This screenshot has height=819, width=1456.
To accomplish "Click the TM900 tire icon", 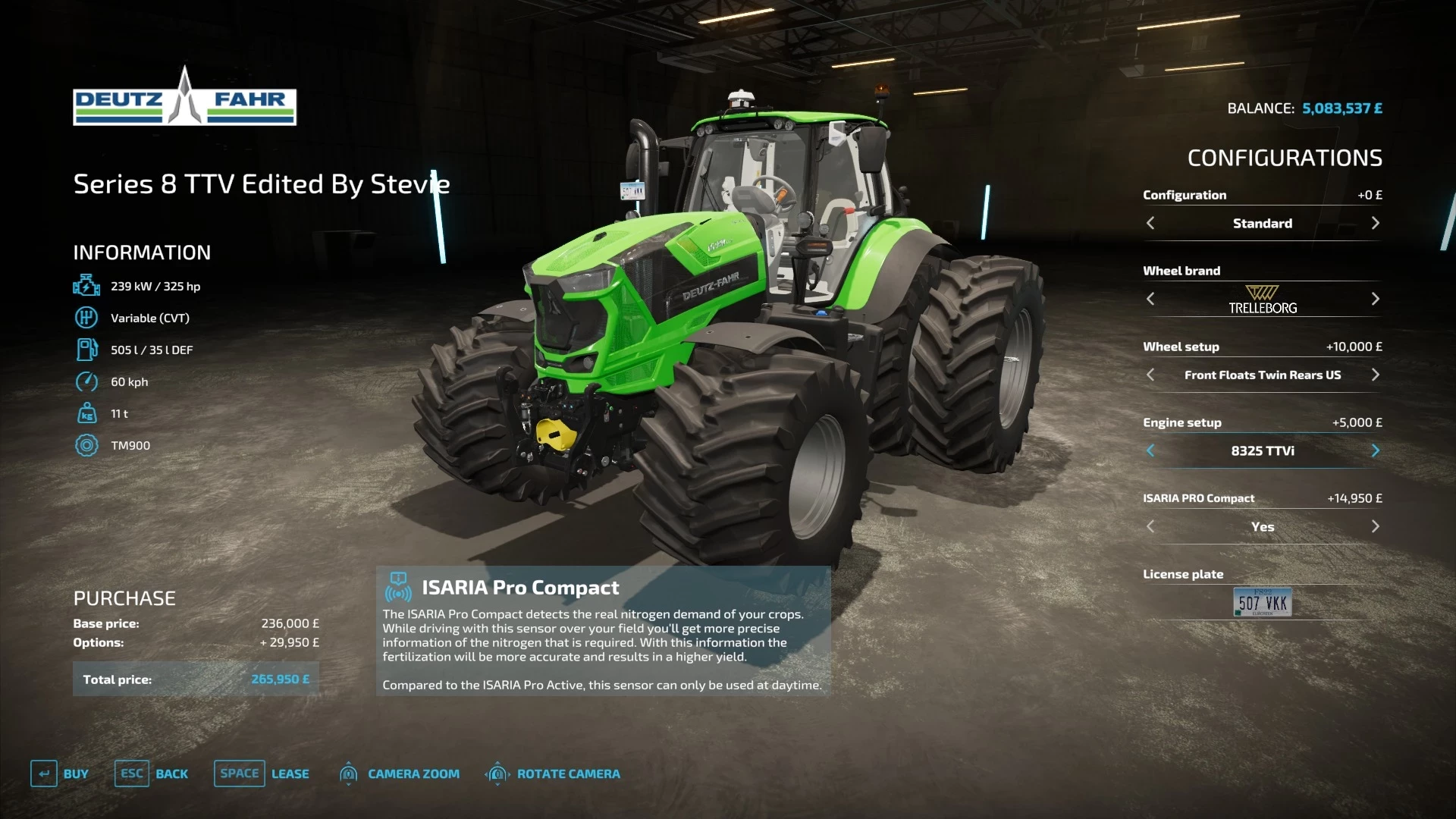I will point(86,445).
